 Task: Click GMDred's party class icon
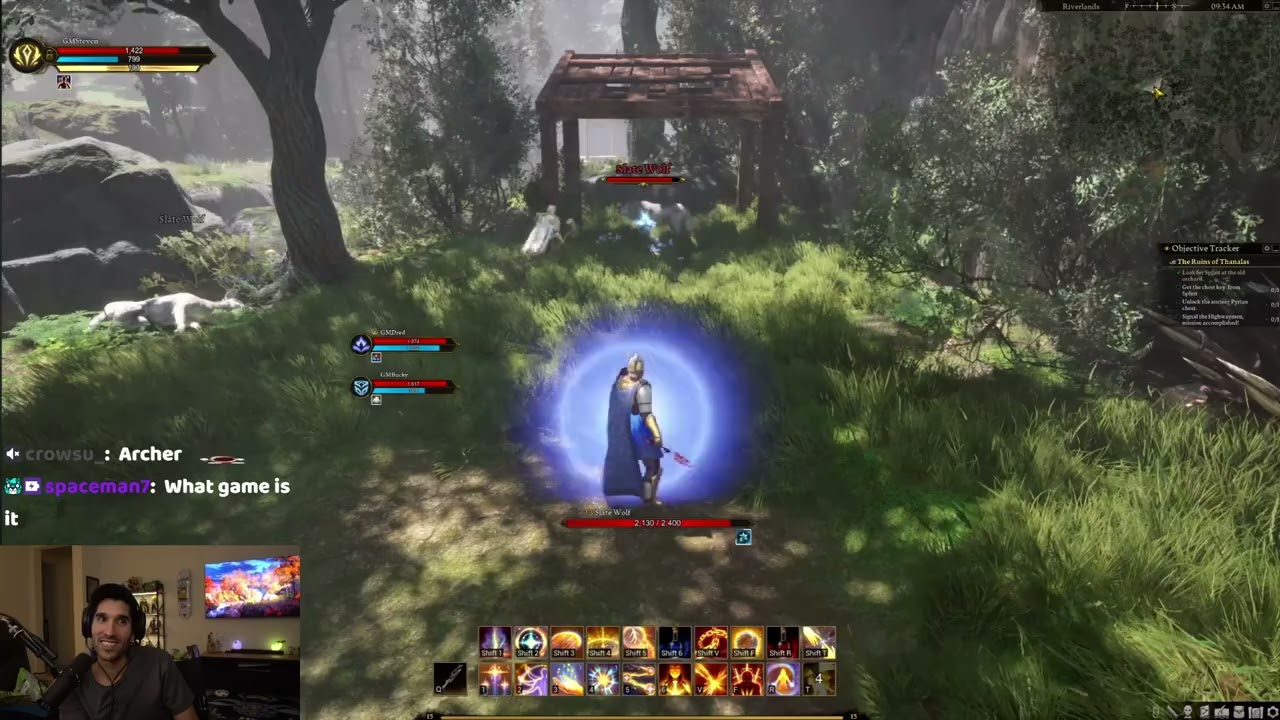[362, 344]
